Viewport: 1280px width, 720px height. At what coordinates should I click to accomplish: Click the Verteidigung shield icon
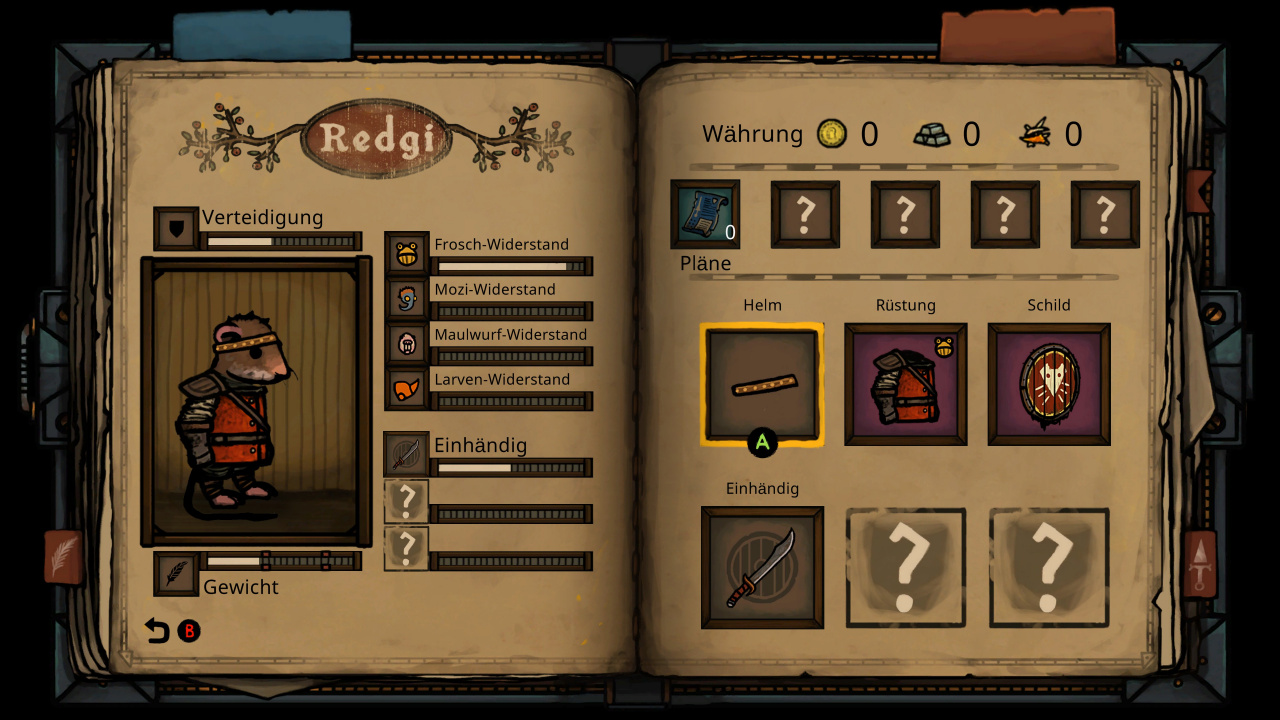click(x=176, y=229)
